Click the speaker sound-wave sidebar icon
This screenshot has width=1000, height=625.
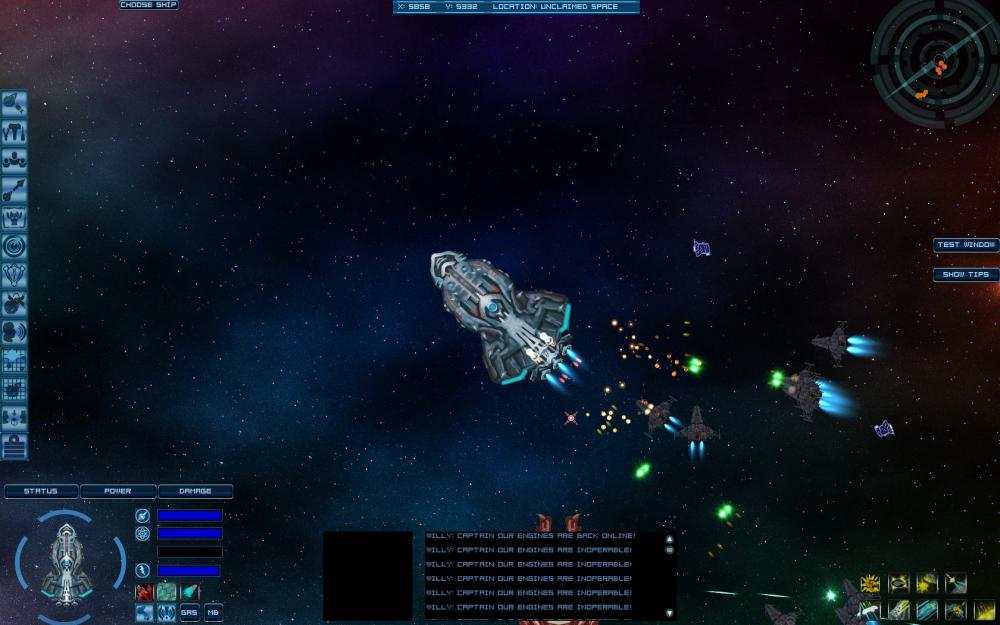[14, 332]
